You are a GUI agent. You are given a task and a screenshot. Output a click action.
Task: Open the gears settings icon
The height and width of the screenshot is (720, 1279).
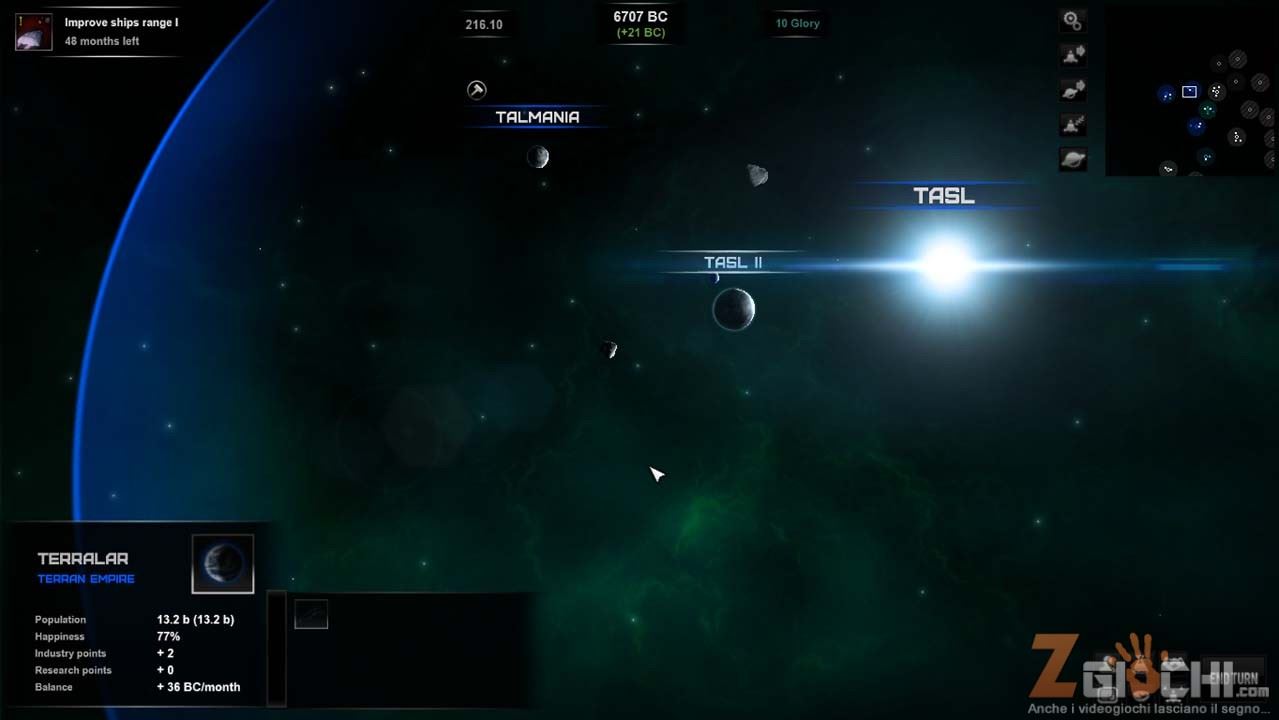tap(1072, 20)
